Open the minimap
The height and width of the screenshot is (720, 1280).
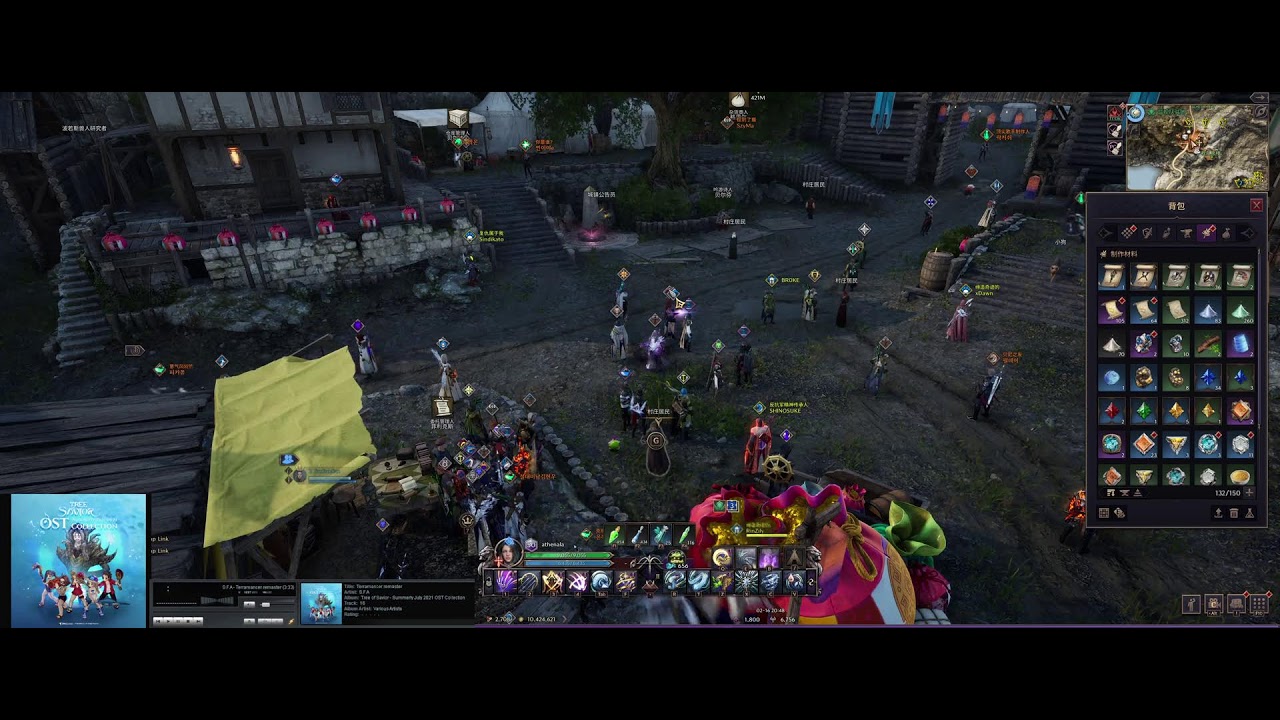click(x=1197, y=147)
